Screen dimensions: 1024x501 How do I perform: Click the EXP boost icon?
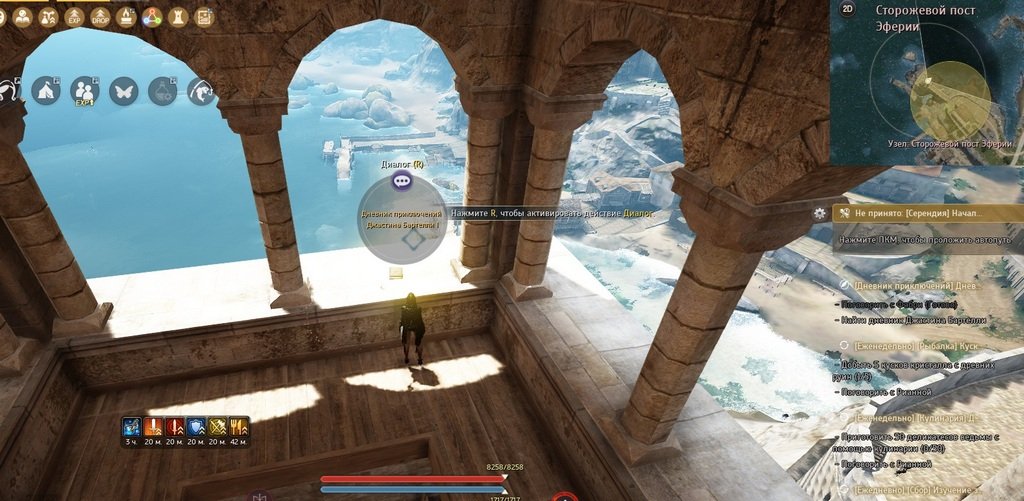[x=74, y=17]
